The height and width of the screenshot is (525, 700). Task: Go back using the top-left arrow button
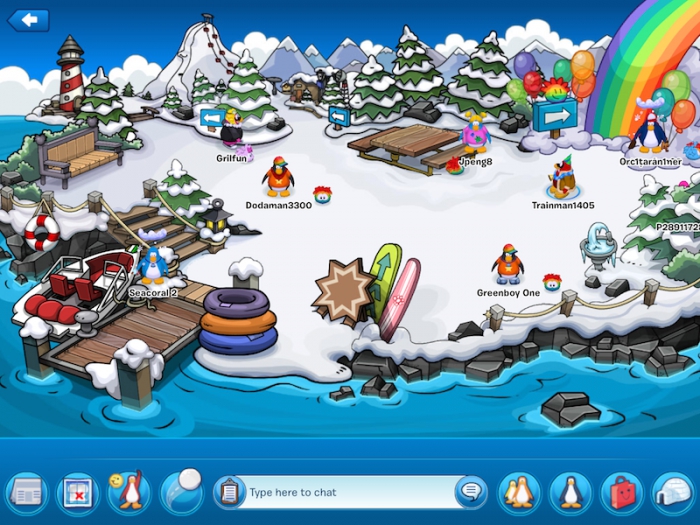[28, 20]
